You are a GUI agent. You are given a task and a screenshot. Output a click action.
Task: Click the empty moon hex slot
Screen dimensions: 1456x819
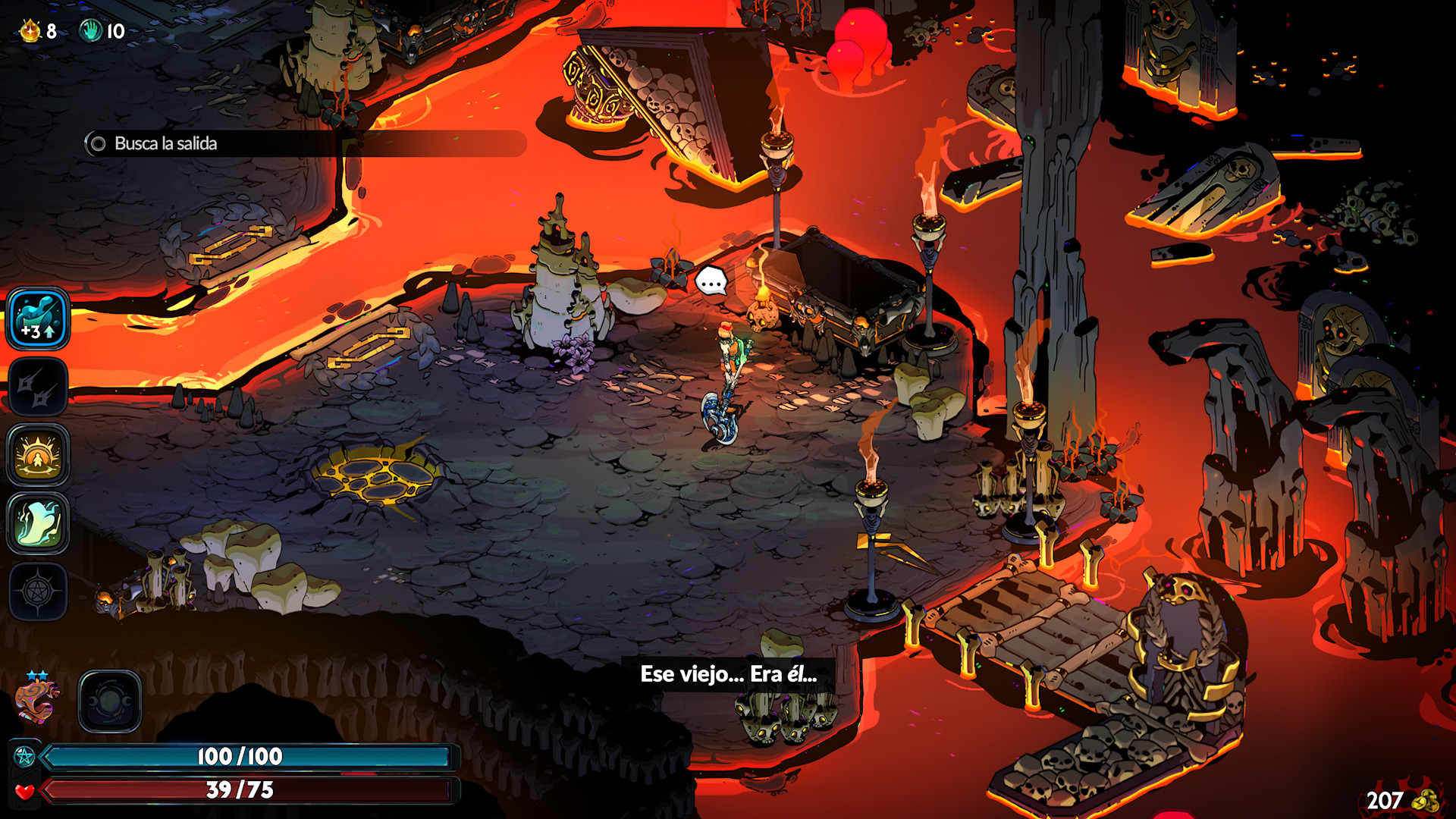click(x=110, y=701)
